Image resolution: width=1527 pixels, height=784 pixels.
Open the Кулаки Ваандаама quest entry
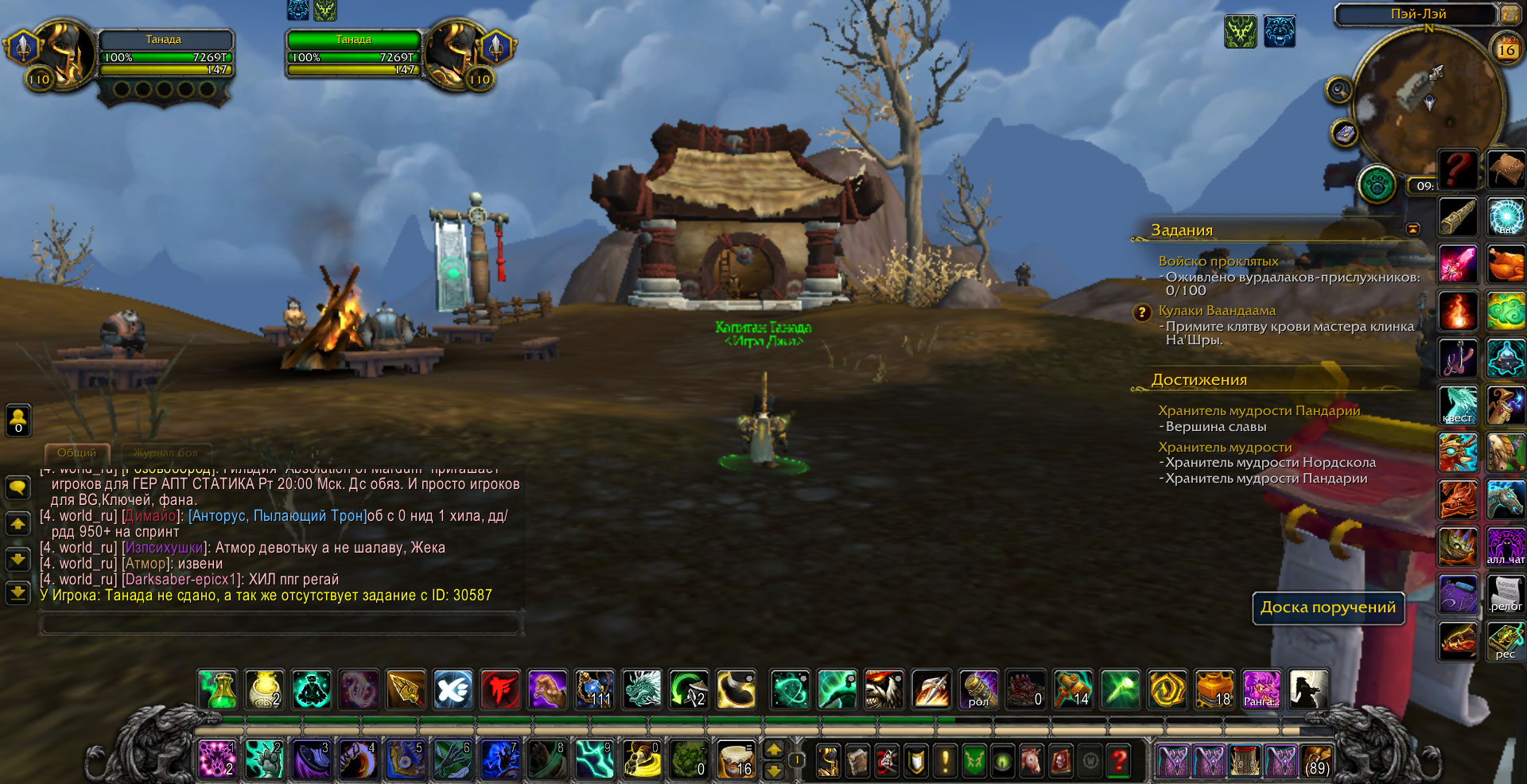pyautogui.click(x=1217, y=310)
